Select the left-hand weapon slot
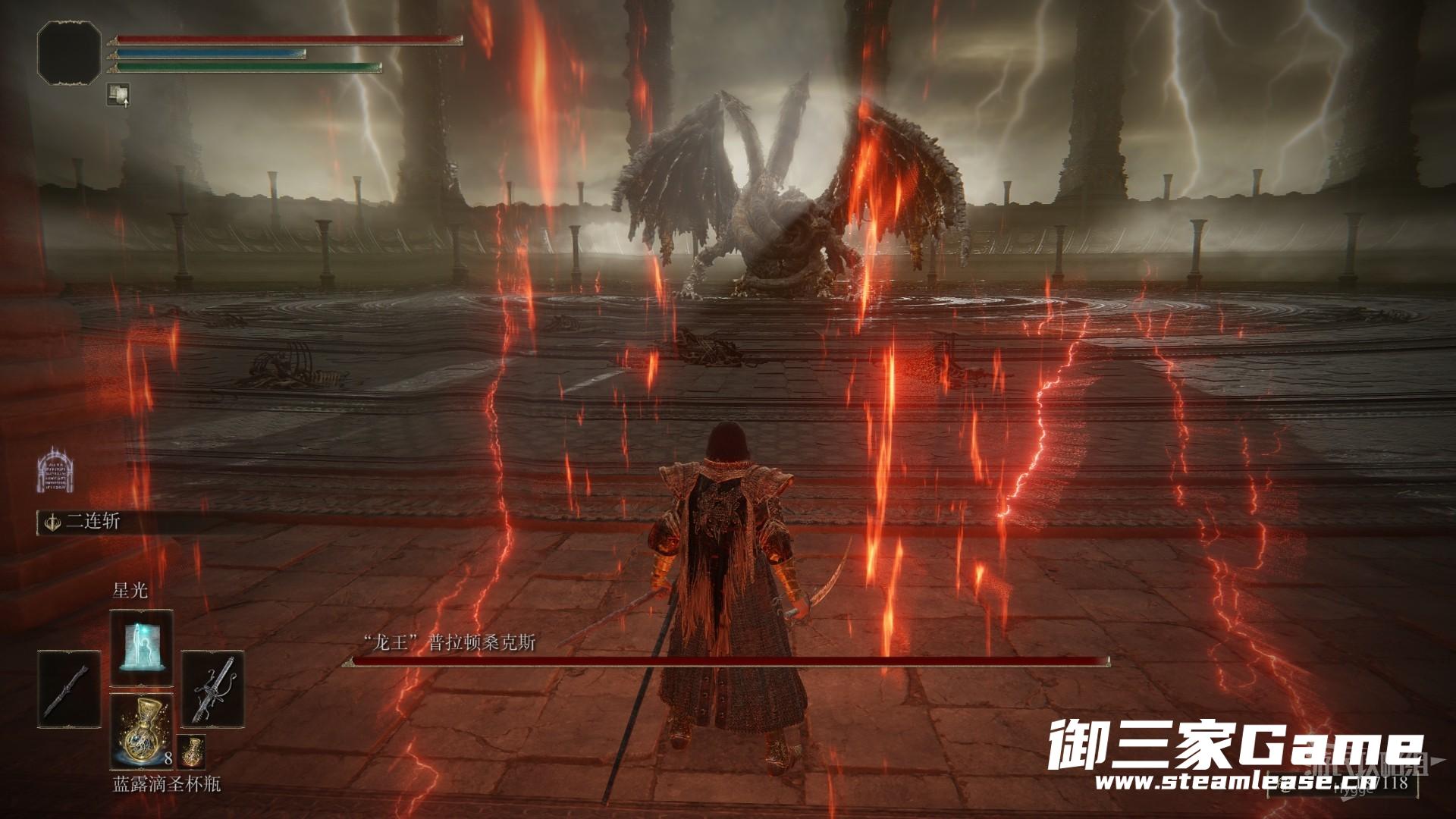Screen dimensions: 1456x819 pyautogui.click(x=69, y=689)
